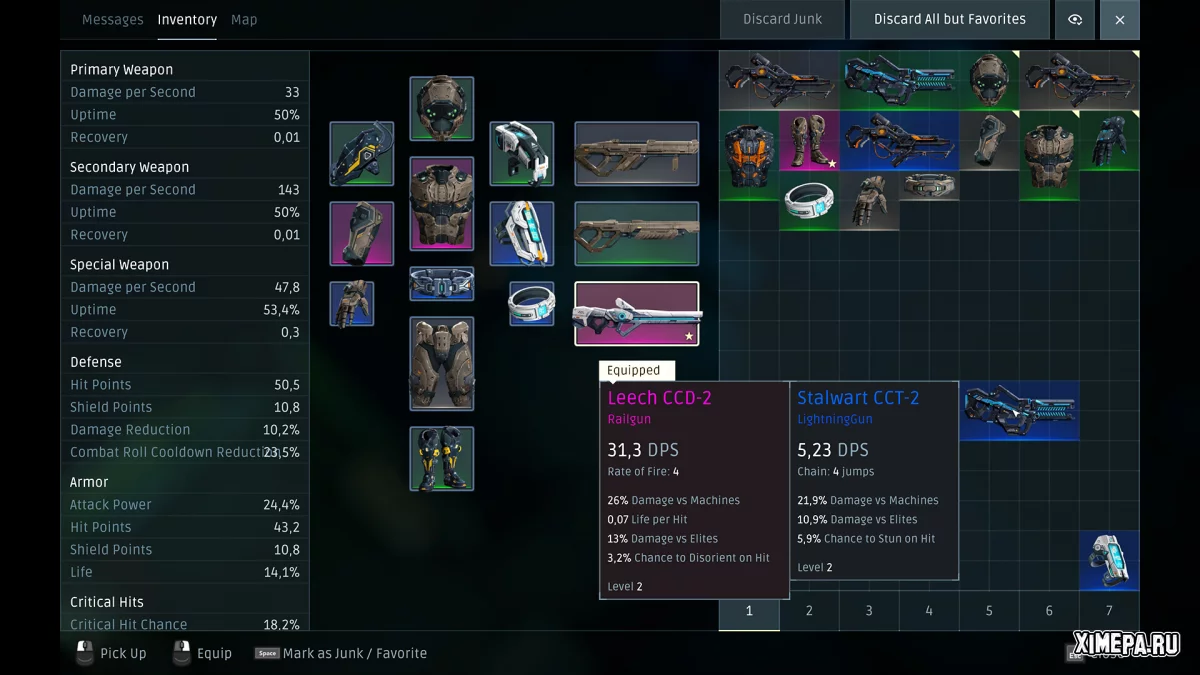
Task: Select the equipped belt slot
Action: (x=441, y=283)
